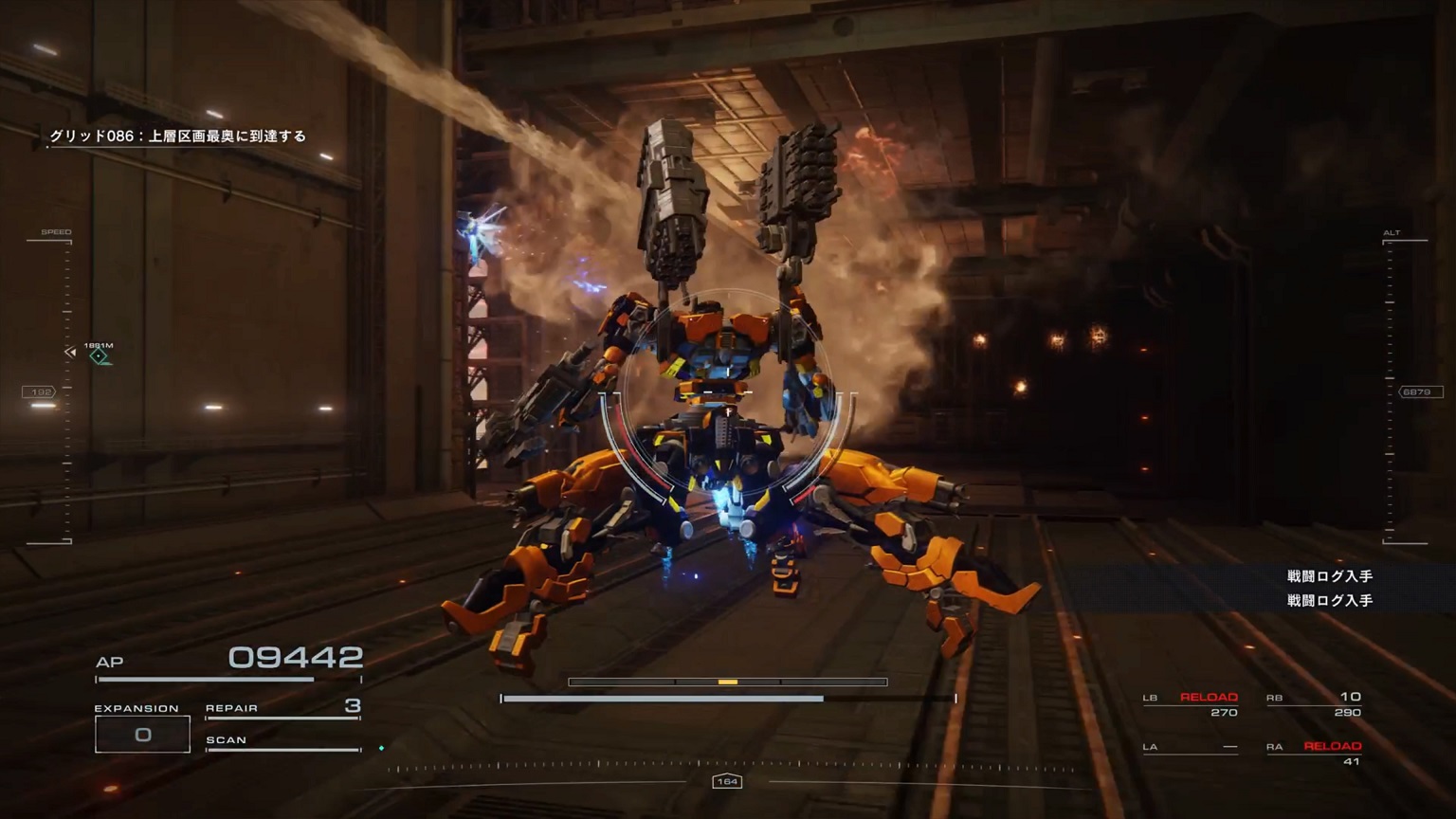
Task: Choose the empty LA weapon slot
Action: pyautogui.click(x=1191, y=747)
